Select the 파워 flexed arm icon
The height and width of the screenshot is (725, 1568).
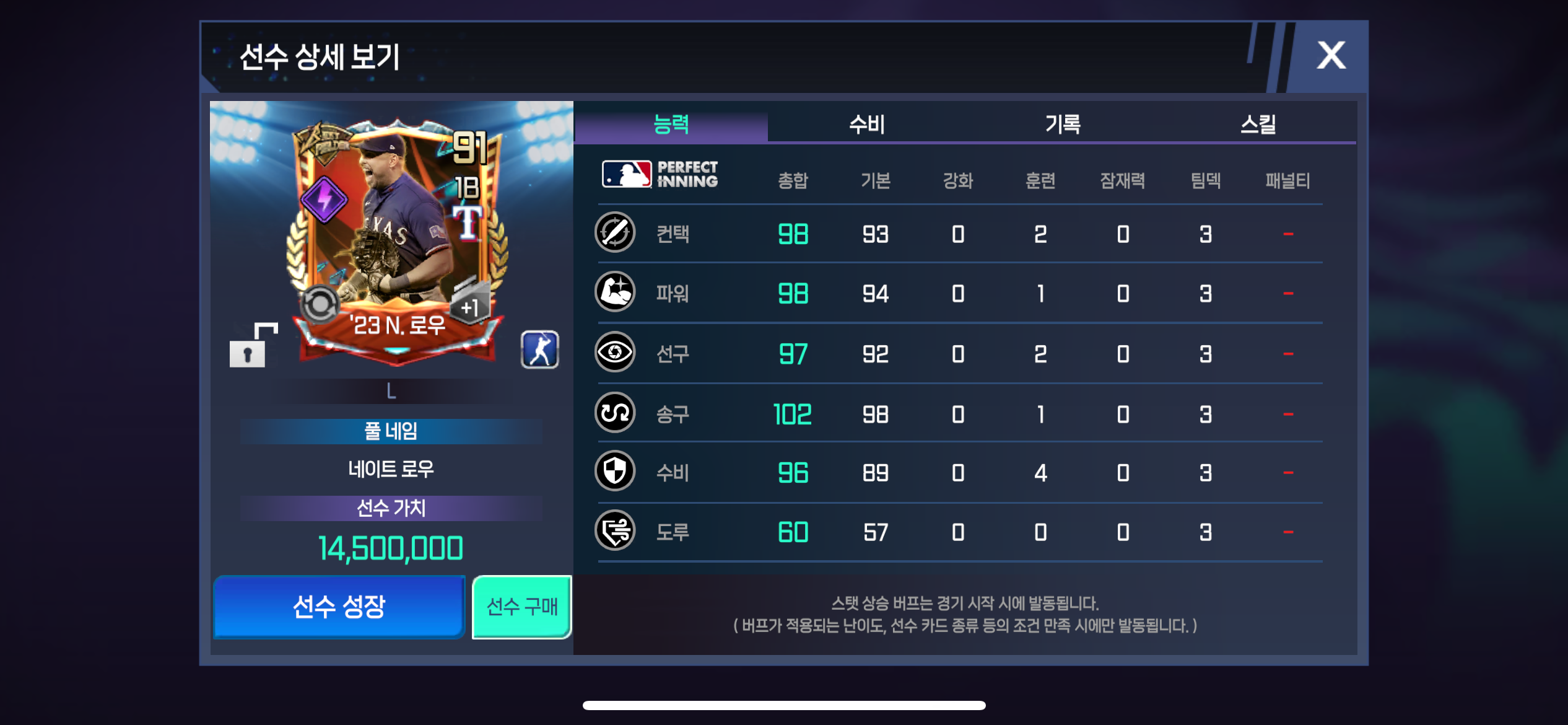(x=615, y=292)
